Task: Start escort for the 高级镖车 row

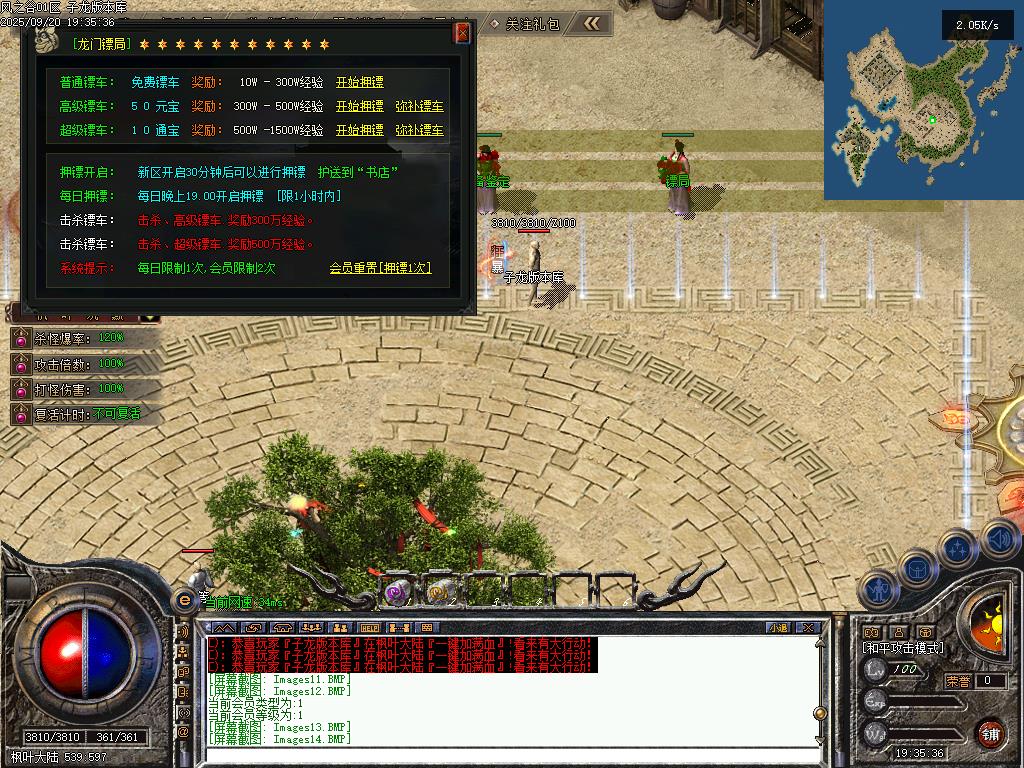Action: coord(359,106)
